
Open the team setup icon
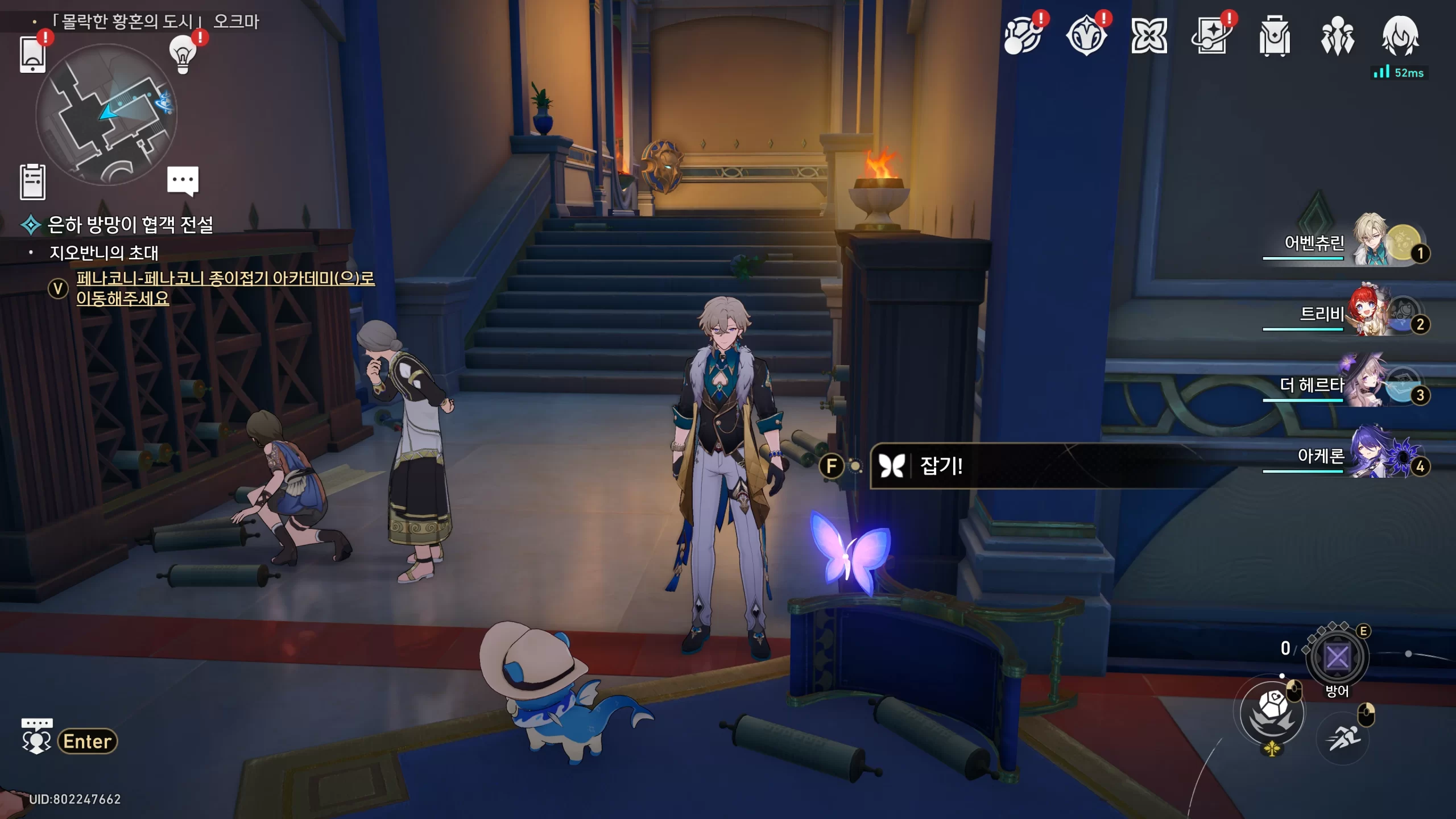pyautogui.click(x=1337, y=36)
